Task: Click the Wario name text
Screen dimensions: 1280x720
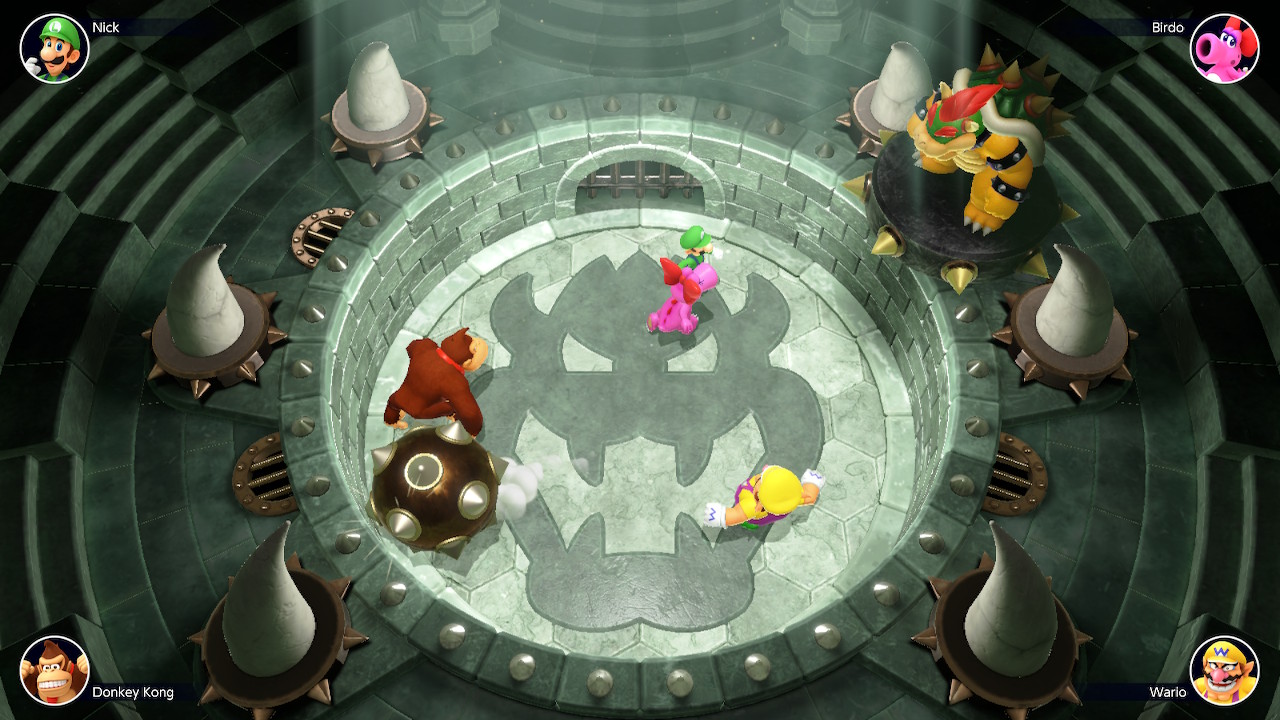Action: (x=1166, y=690)
